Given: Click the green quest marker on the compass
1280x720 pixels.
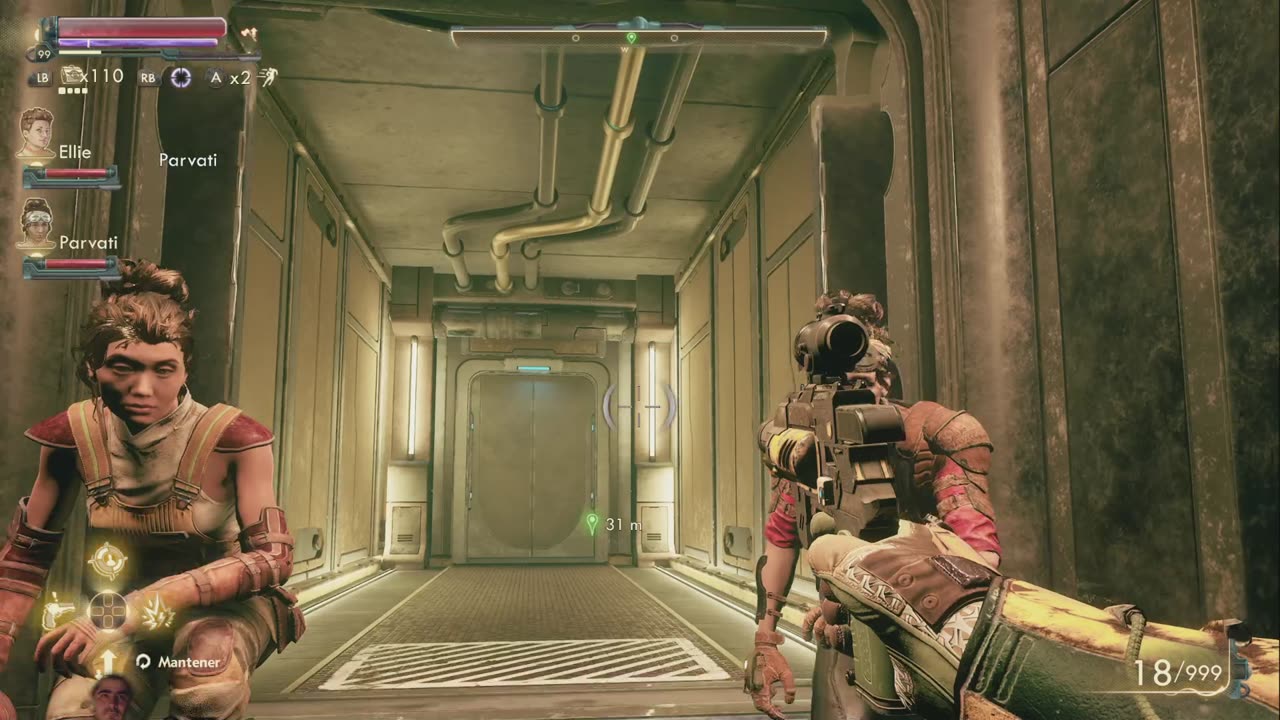Looking at the screenshot, I should click(631, 38).
